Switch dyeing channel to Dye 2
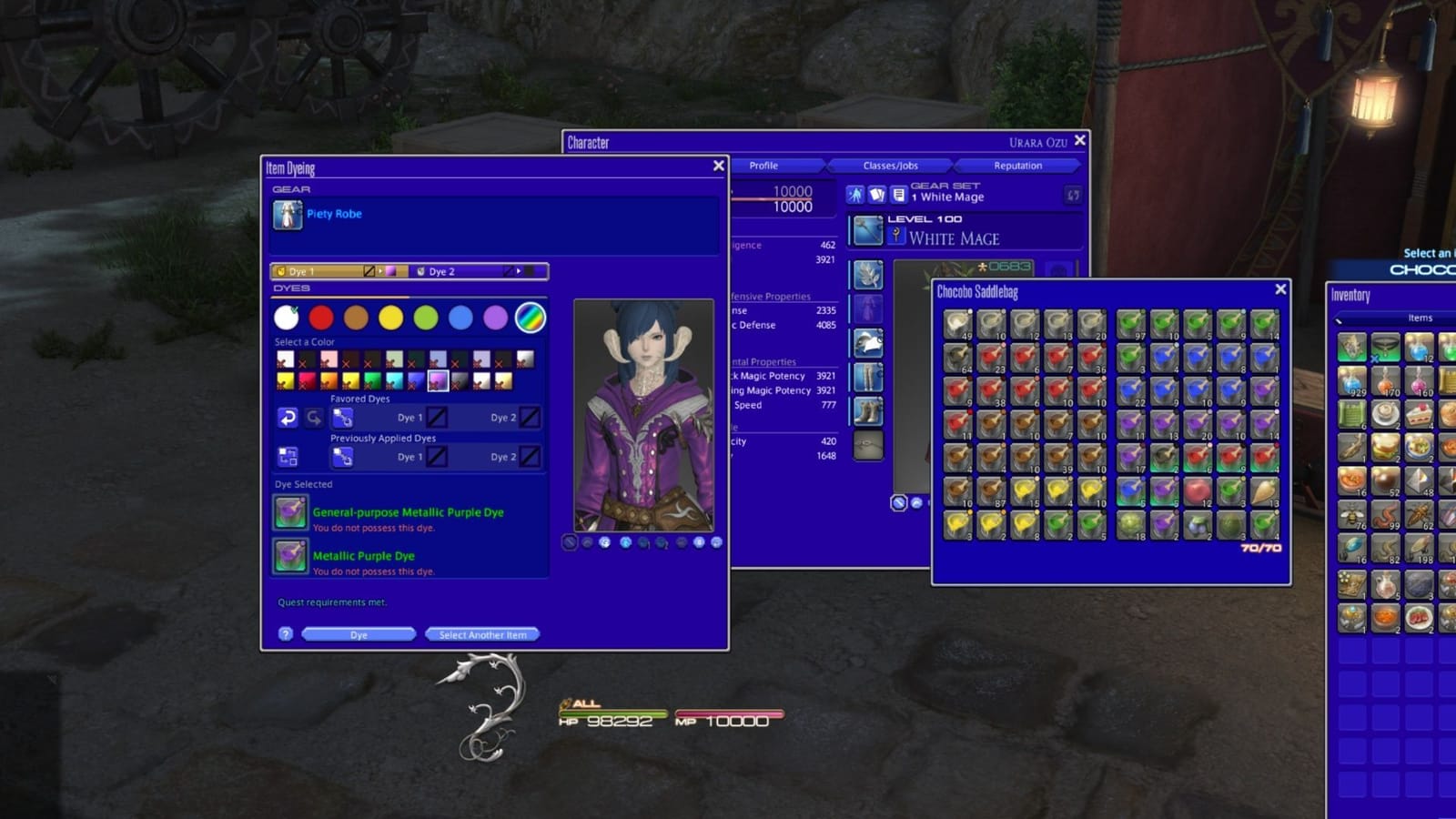 coord(442,270)
